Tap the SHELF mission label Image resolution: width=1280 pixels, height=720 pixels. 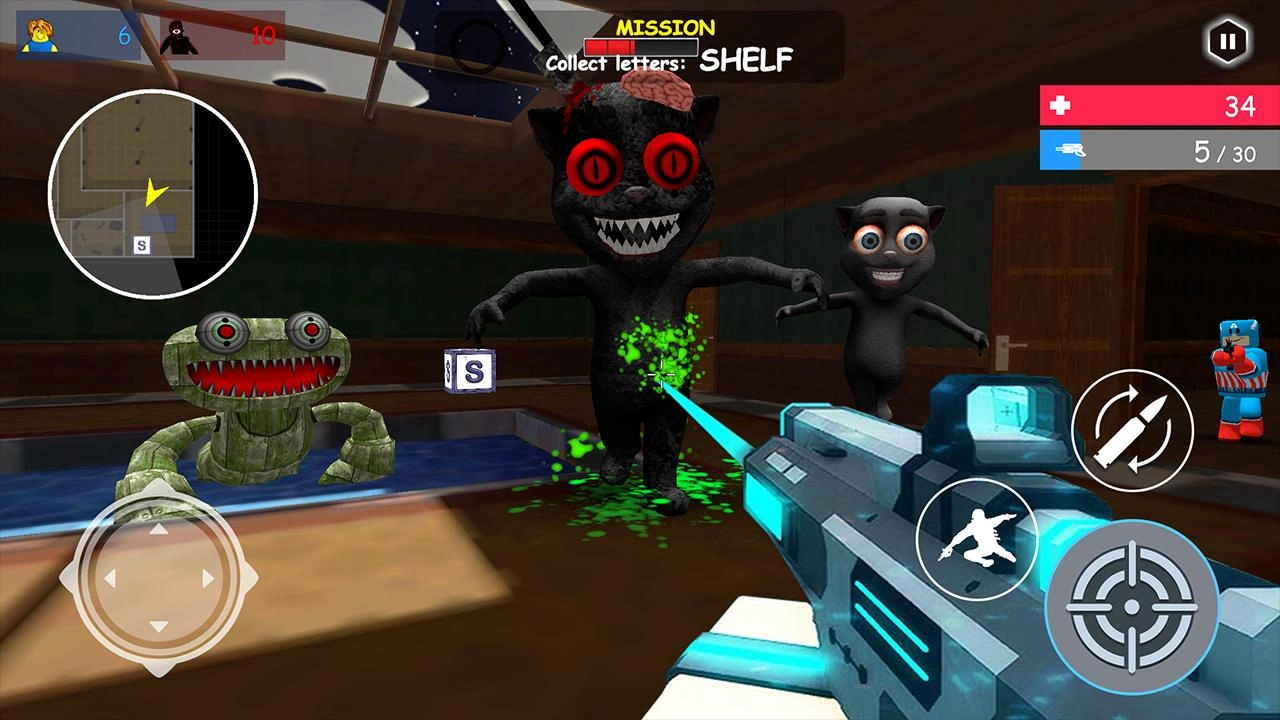point(745,62)
